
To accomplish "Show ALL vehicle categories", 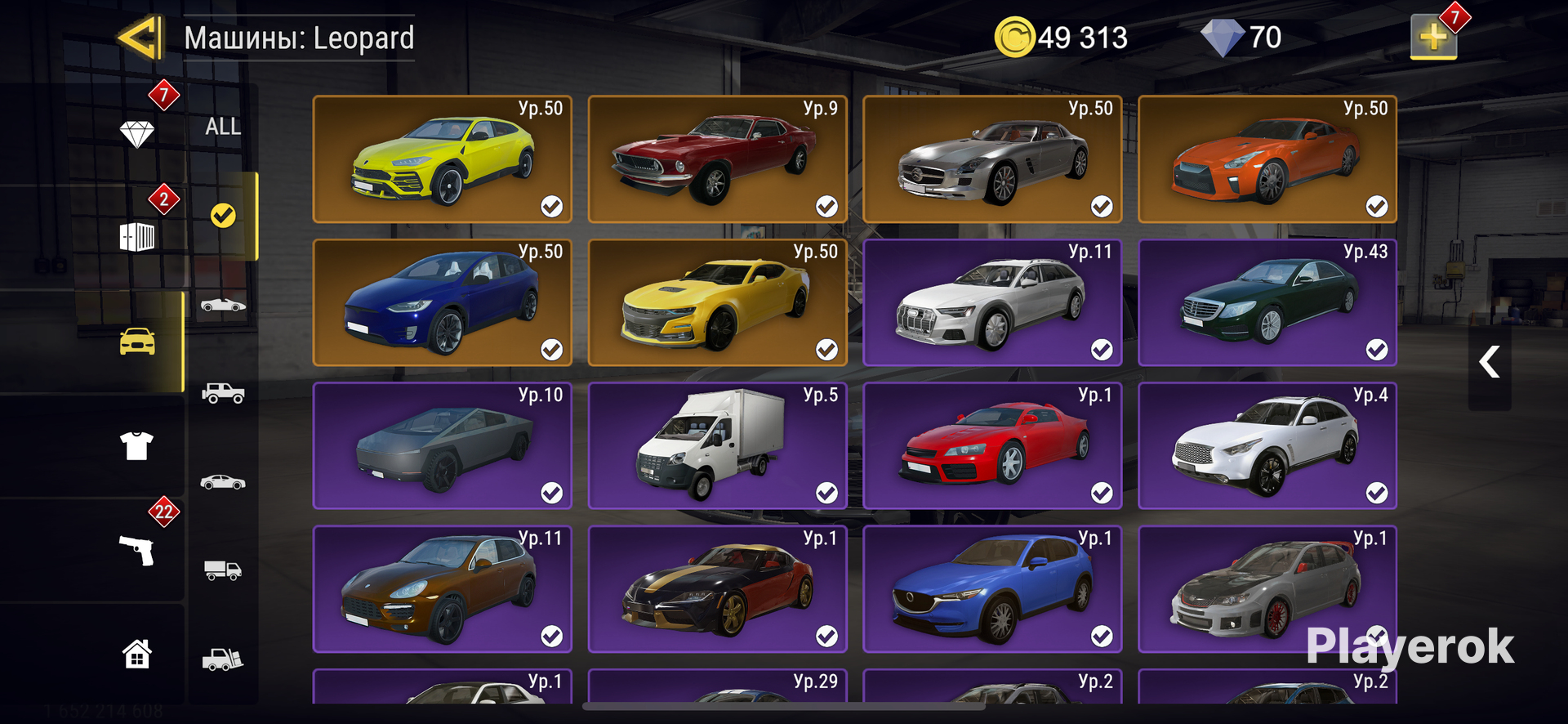I will point(223,127).
